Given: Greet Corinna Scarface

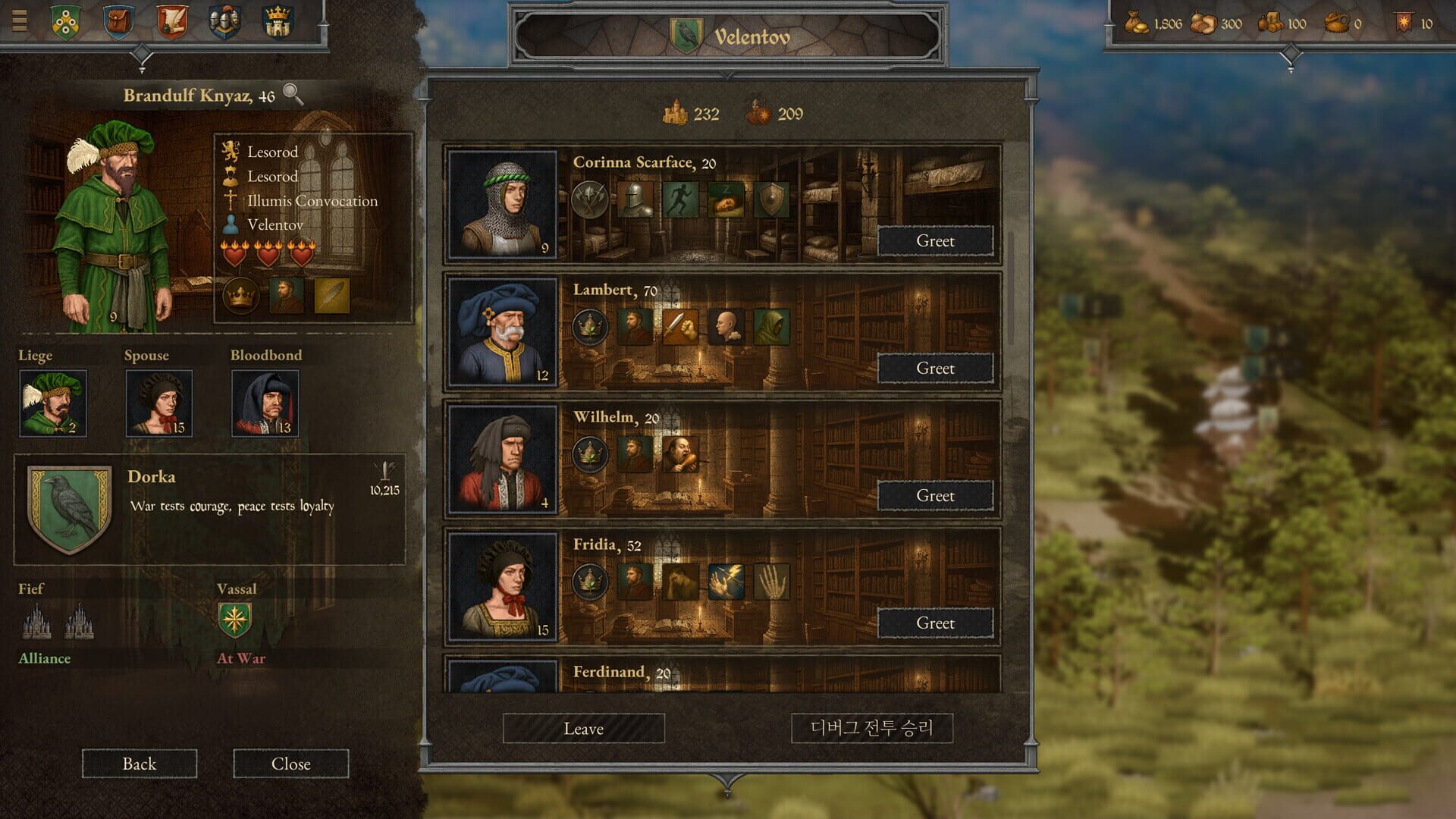Looking at the screenshot, I should (x=935, y=241).
